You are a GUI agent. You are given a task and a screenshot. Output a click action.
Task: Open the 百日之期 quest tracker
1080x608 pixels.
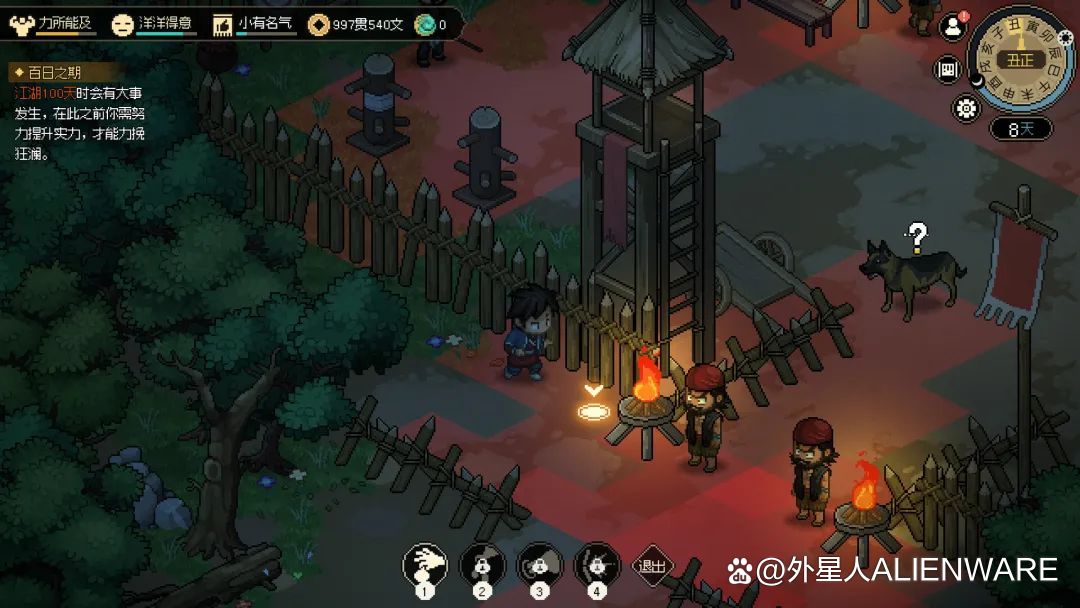coord(48,73)
